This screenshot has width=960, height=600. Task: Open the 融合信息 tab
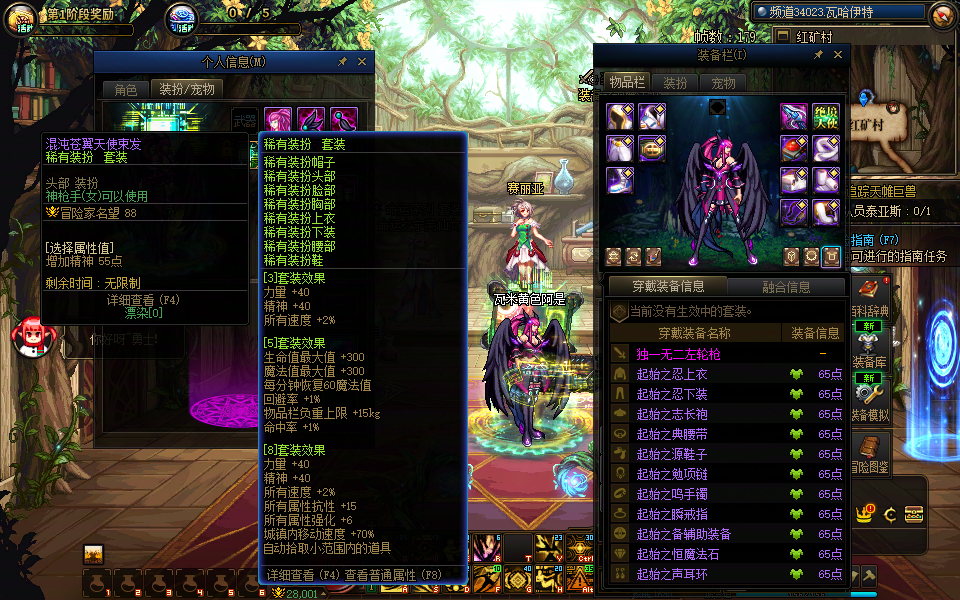click(x=786, y=287)
